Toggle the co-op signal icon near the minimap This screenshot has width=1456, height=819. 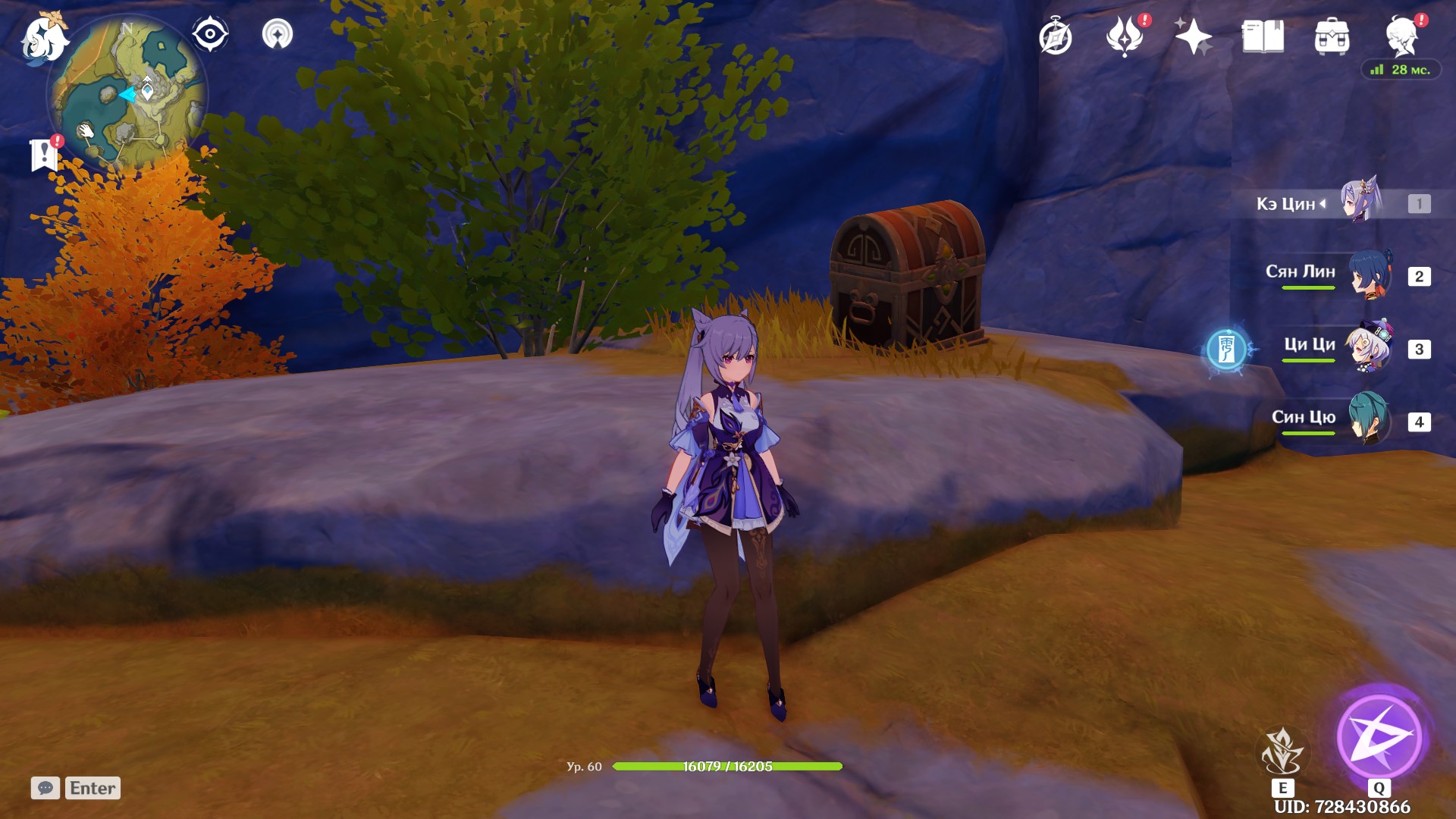[x=278, y=33]
